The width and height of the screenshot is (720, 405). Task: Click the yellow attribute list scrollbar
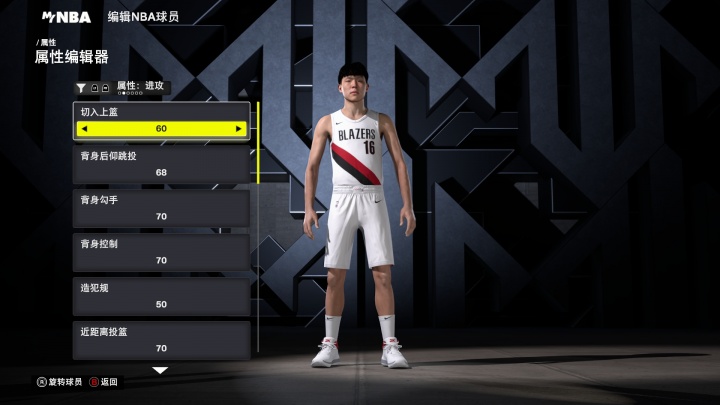tap(258, 142)
